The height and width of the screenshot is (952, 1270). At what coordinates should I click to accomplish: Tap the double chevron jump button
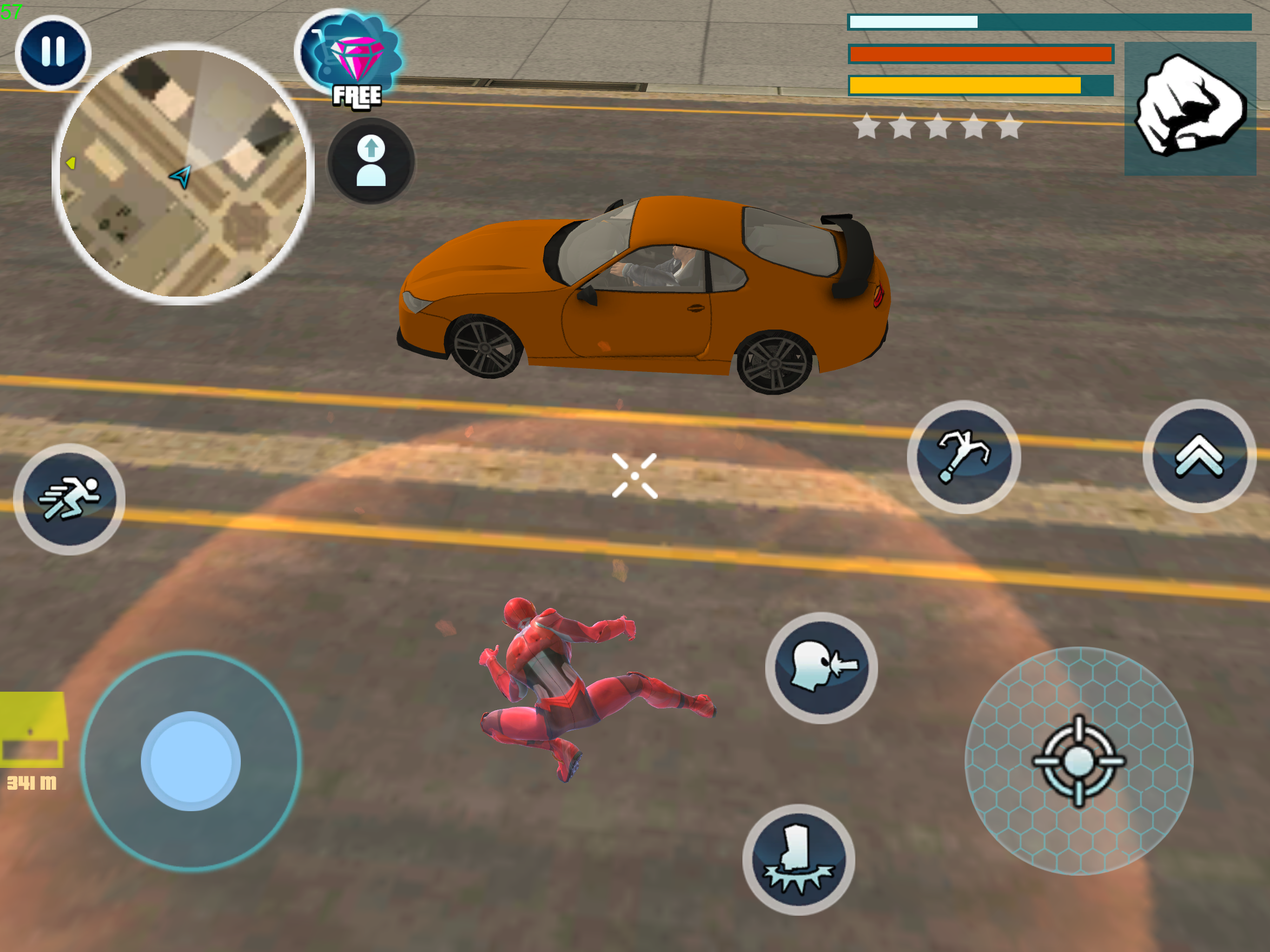[x=1199, y=456]
